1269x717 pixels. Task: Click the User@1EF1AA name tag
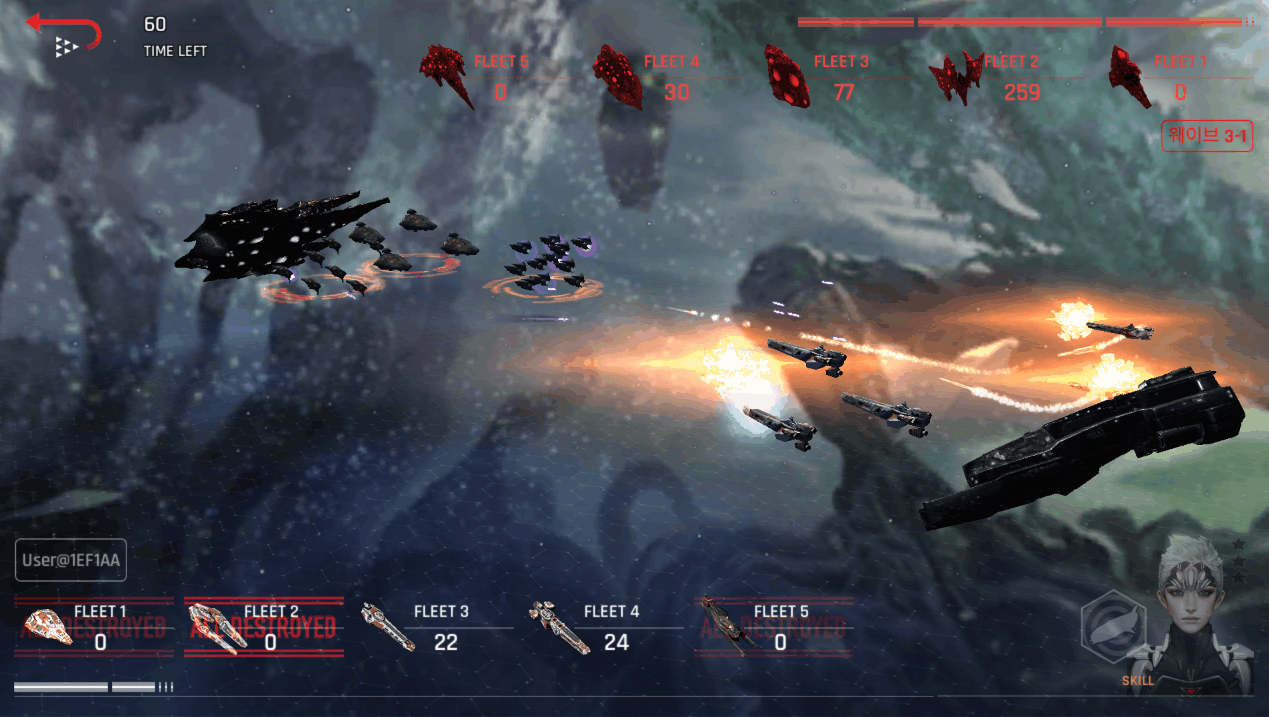coord(70,561)
